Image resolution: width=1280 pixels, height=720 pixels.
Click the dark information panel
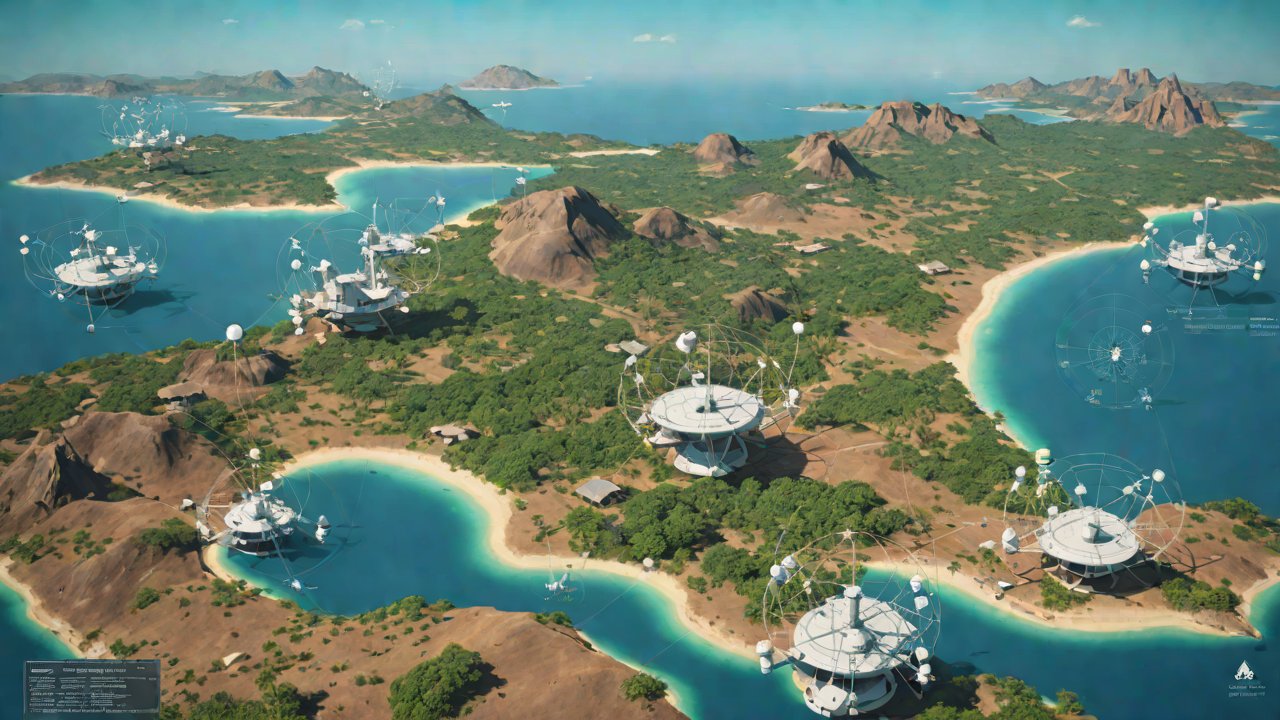[x=92, y=686]
